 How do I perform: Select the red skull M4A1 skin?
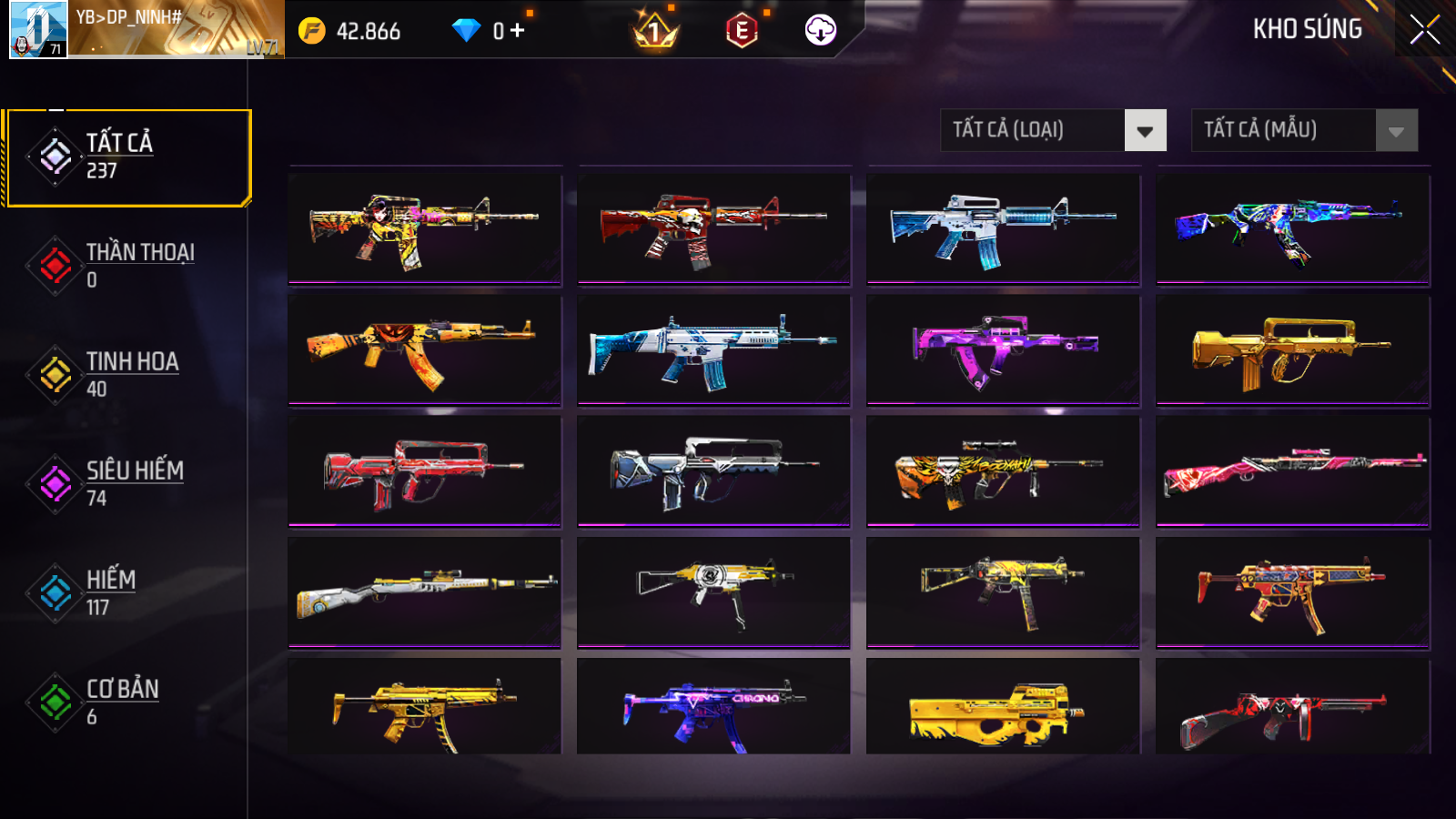pyautogui.click(x=713, y=229)
